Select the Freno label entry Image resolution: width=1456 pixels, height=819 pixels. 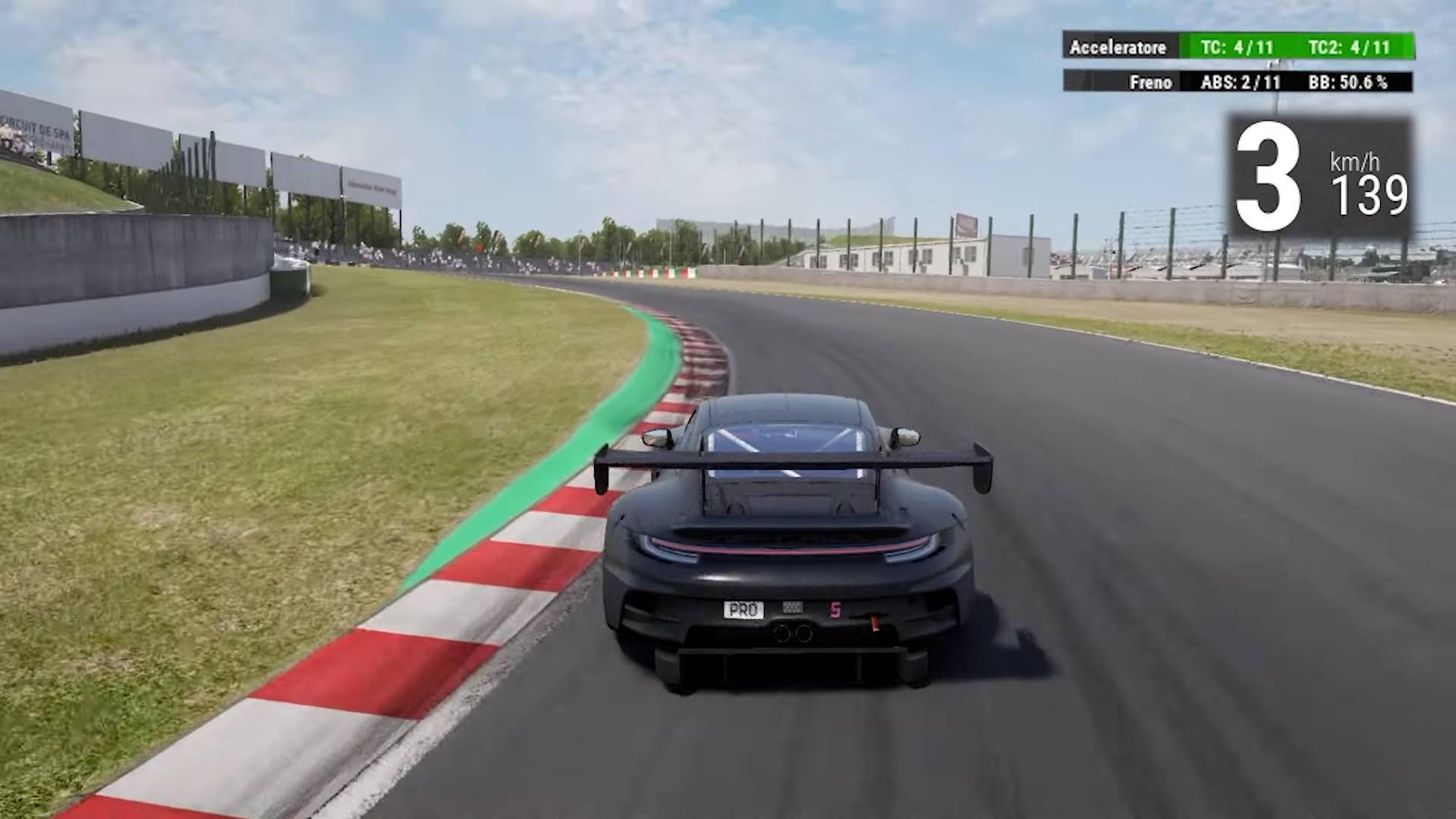pyautogui.click(x=1150, y=83)
